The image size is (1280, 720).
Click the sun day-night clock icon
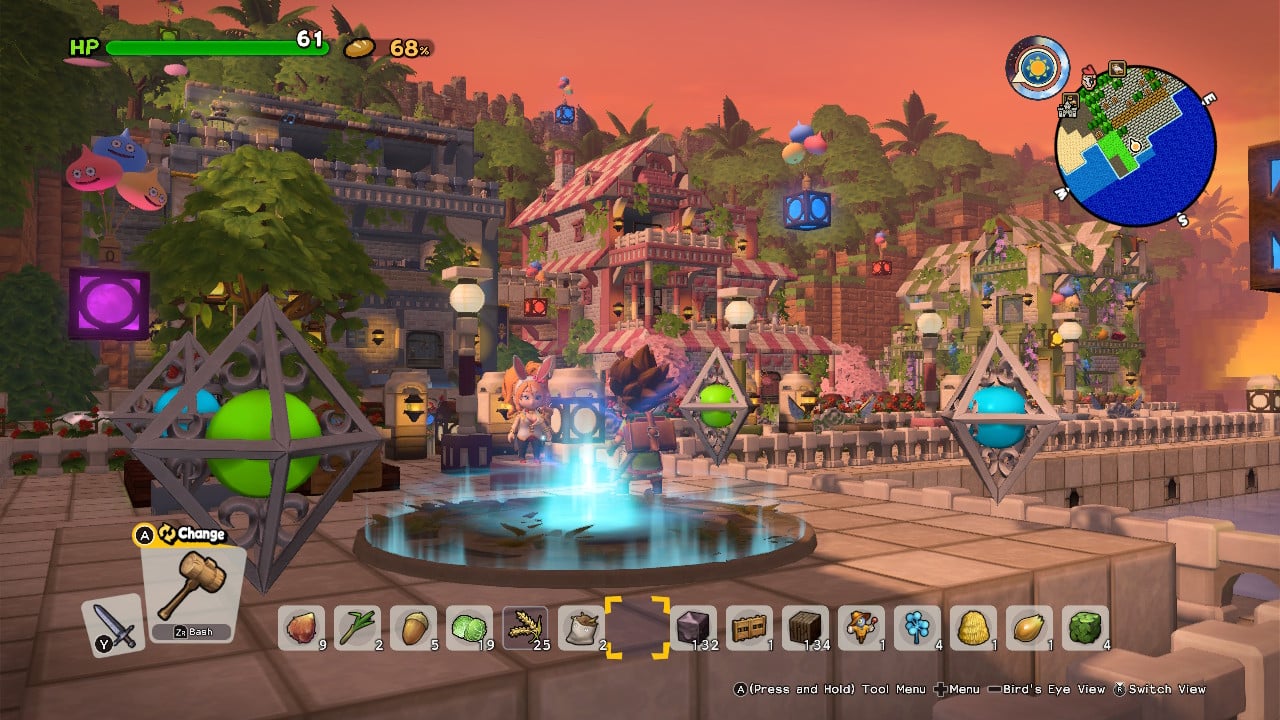click(x=1037, y=68)
